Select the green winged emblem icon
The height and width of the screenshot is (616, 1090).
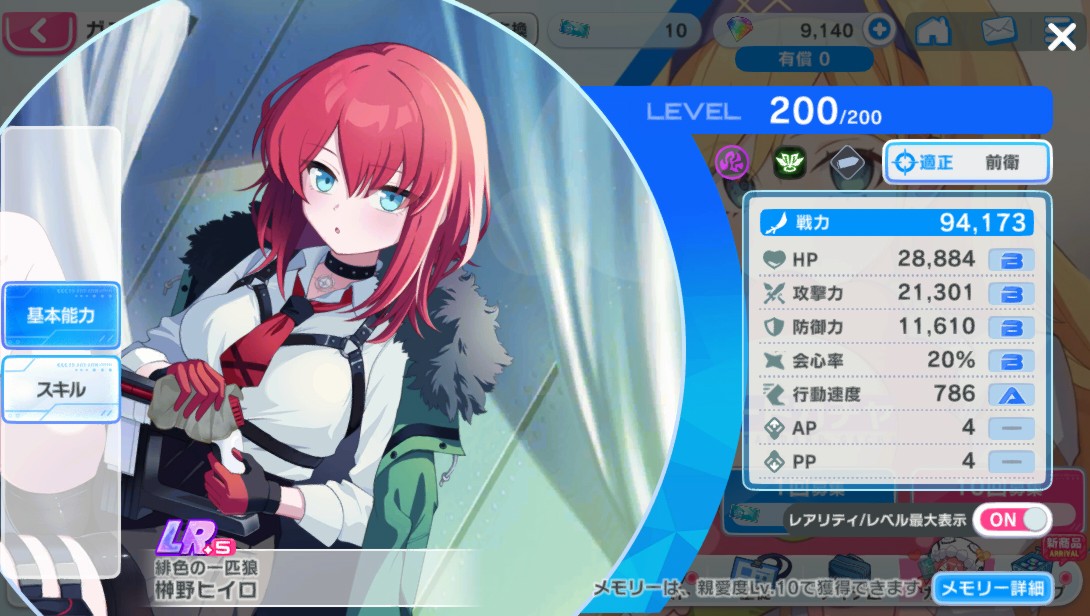point(789,161)
